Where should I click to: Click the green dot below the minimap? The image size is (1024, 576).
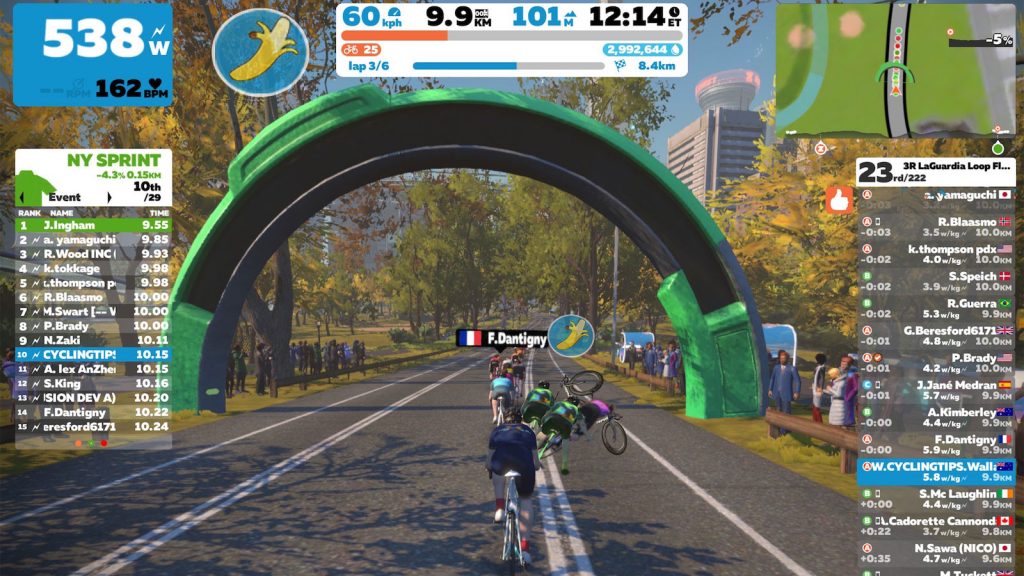[x=996, y=148]
